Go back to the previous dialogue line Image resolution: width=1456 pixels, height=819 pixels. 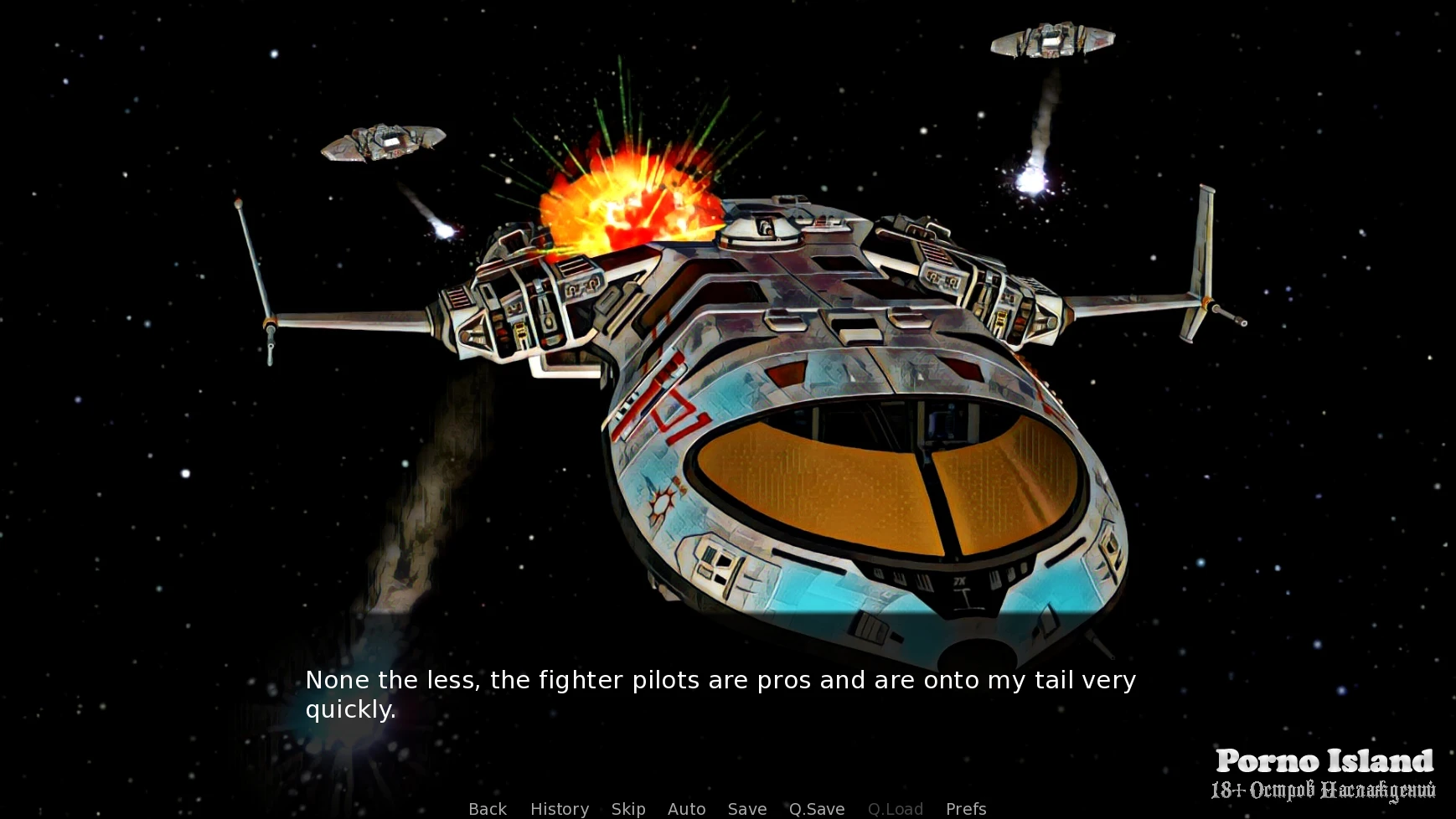(488, 809)
